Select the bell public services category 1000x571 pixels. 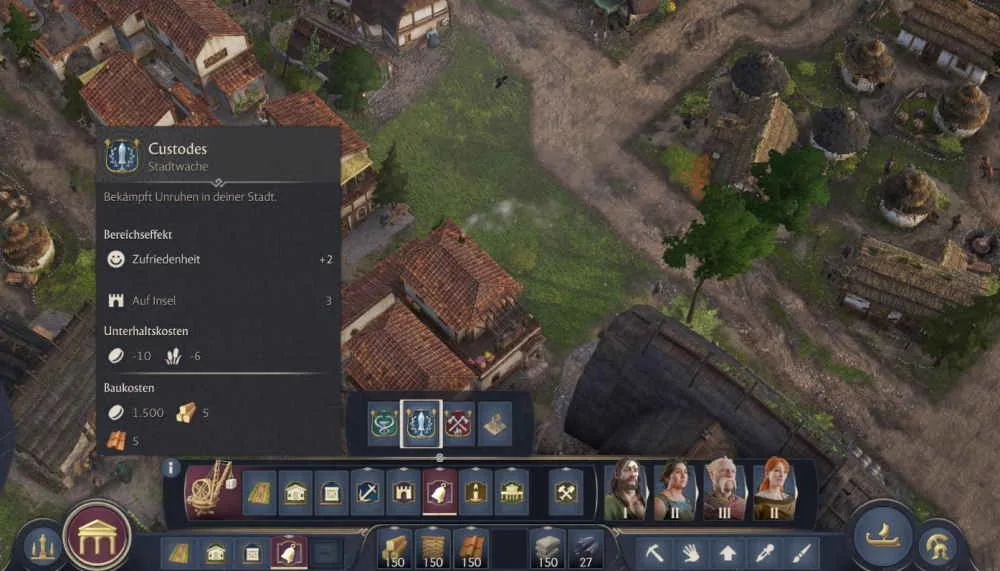click(439, 492)
